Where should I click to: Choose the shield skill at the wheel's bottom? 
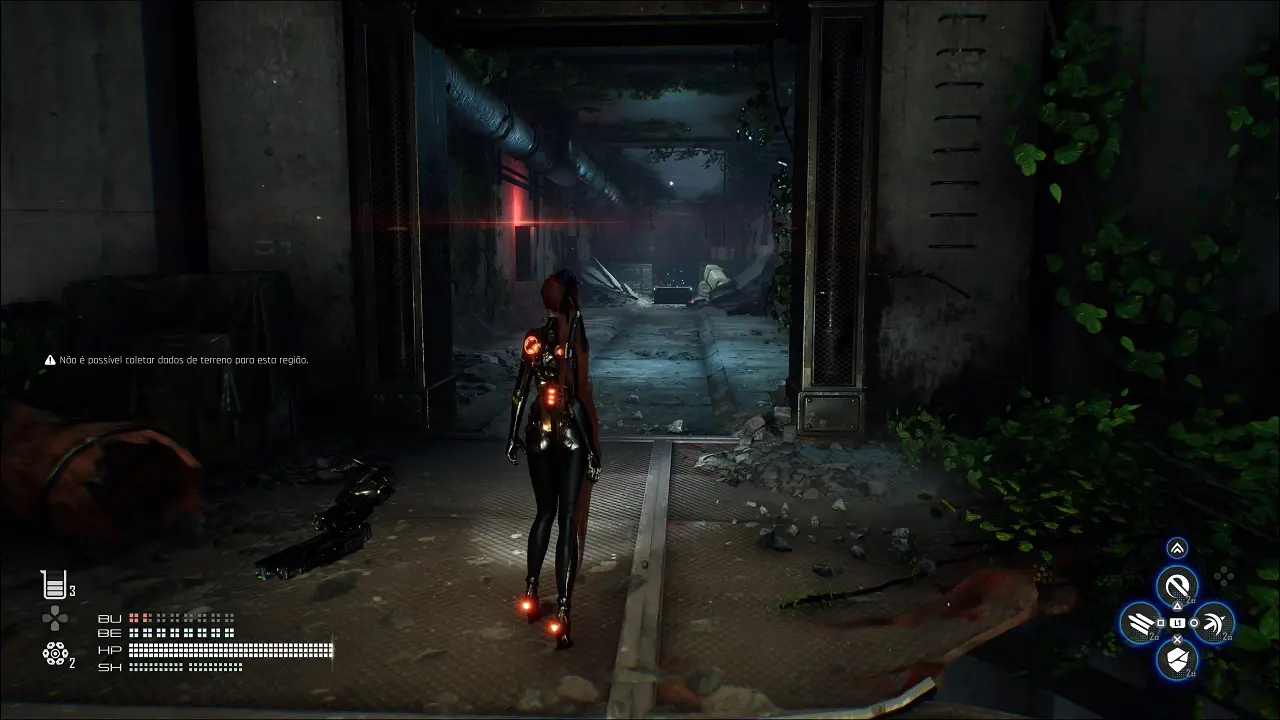click(x=1177, y=659)
